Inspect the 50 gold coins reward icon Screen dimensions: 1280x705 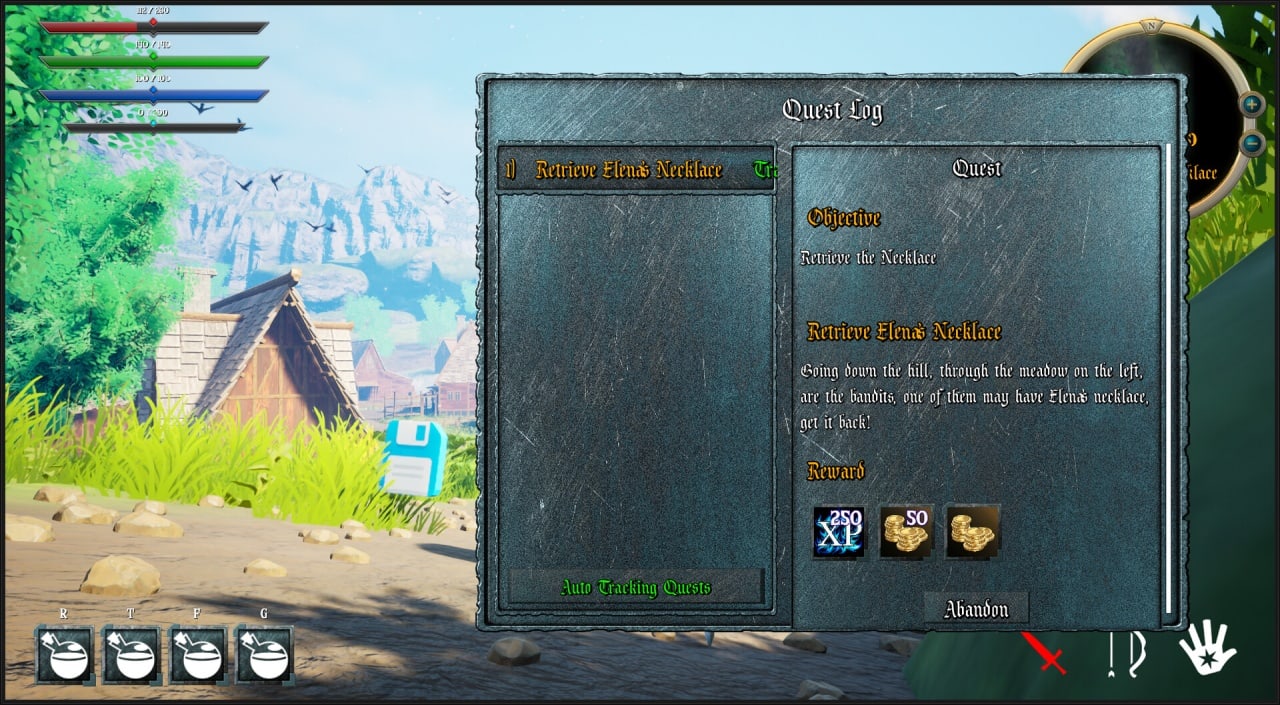point(906,531)
